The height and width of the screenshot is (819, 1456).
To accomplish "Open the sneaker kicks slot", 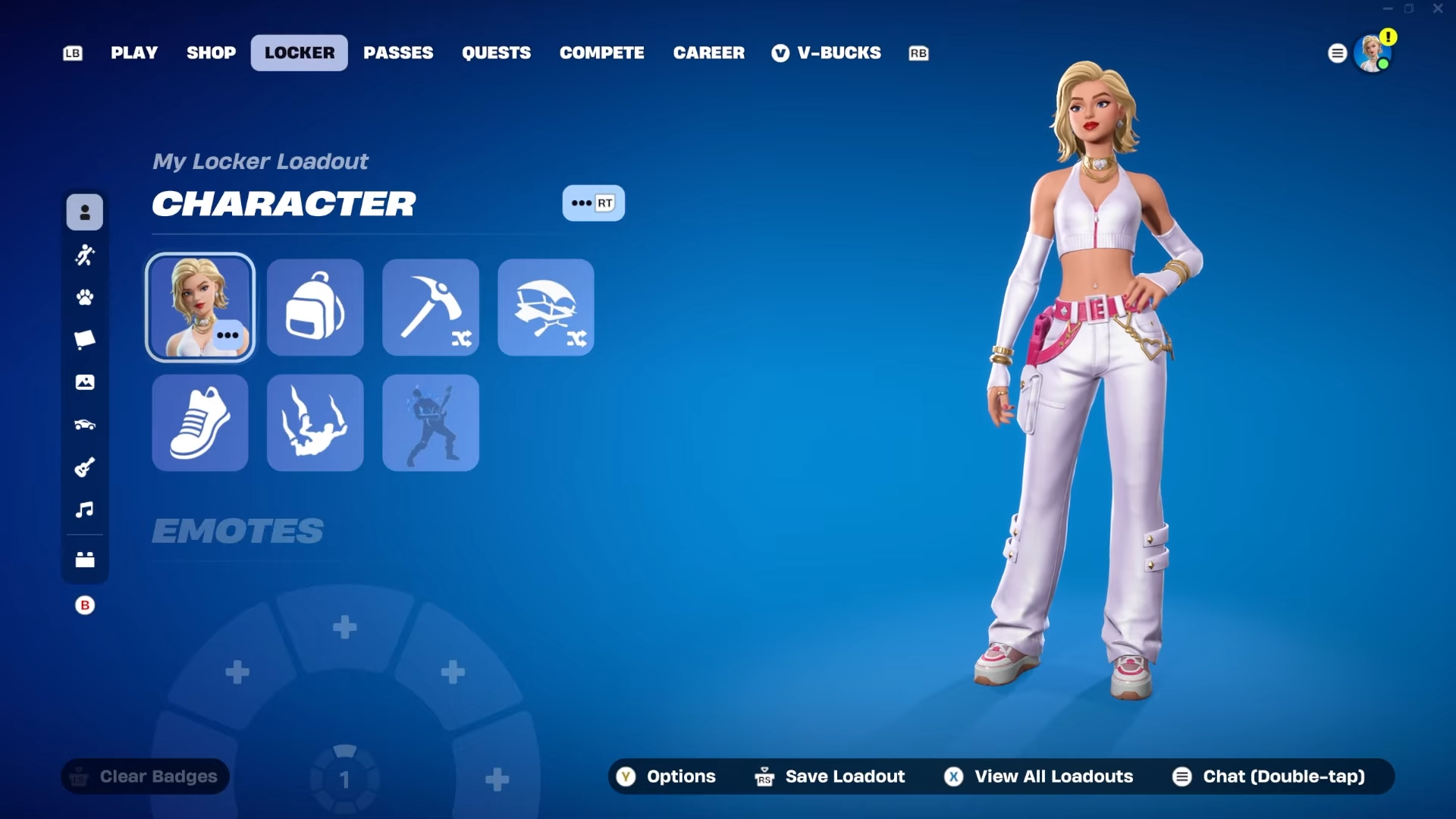I will pos(199,422).
